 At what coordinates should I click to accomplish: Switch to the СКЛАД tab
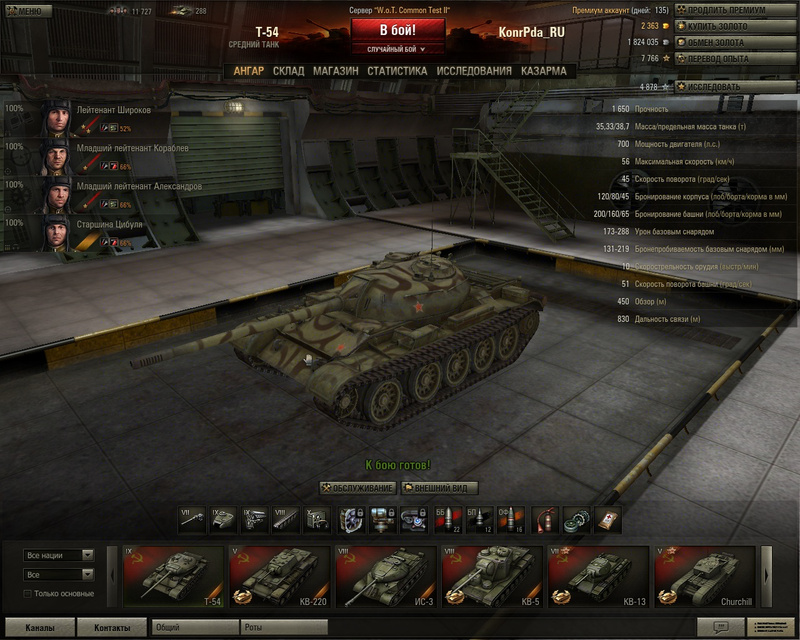coord(288,71)
